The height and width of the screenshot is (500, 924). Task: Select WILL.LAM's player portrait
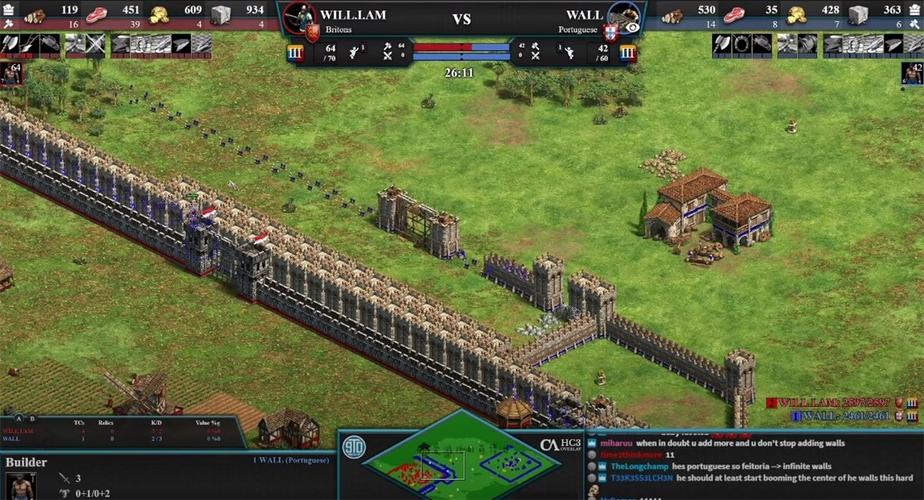pyautogui.click(x=300, y=17)
